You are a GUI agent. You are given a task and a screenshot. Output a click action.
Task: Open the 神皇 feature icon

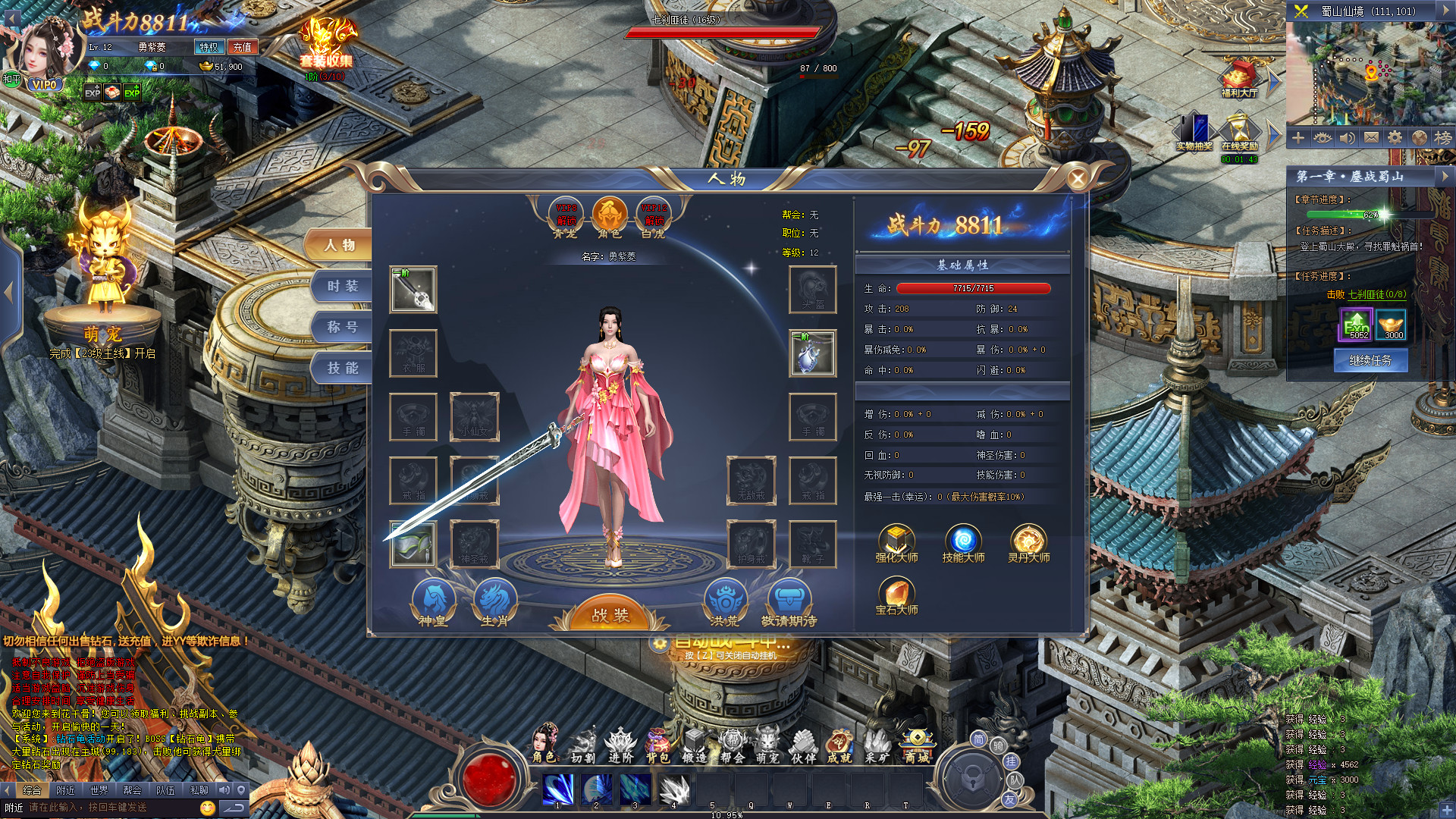coord(433,602)
